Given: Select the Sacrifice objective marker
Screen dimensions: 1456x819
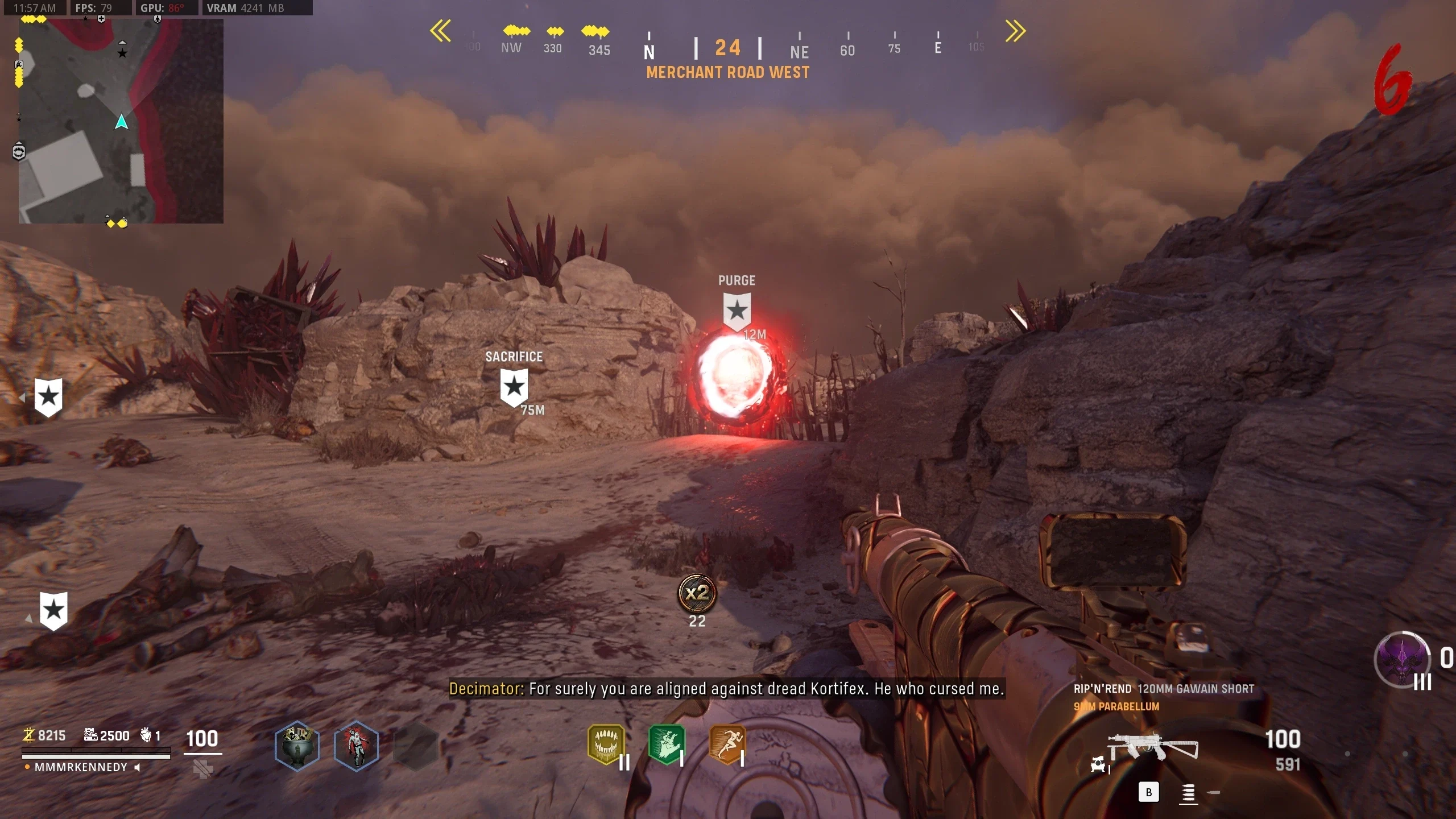Looking at the screenshot, I should click(x=514, y=387).
